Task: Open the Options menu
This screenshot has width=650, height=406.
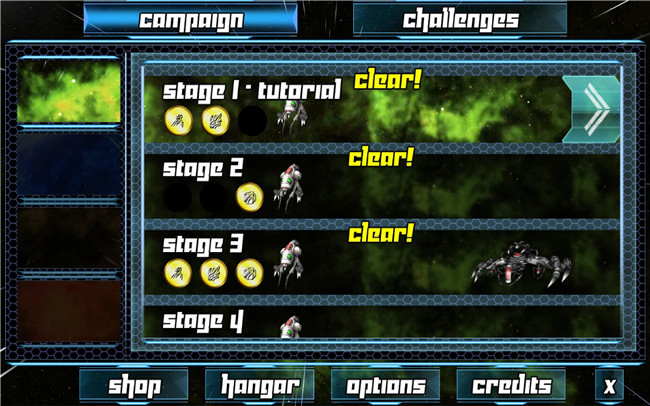Action: (385, 386)
